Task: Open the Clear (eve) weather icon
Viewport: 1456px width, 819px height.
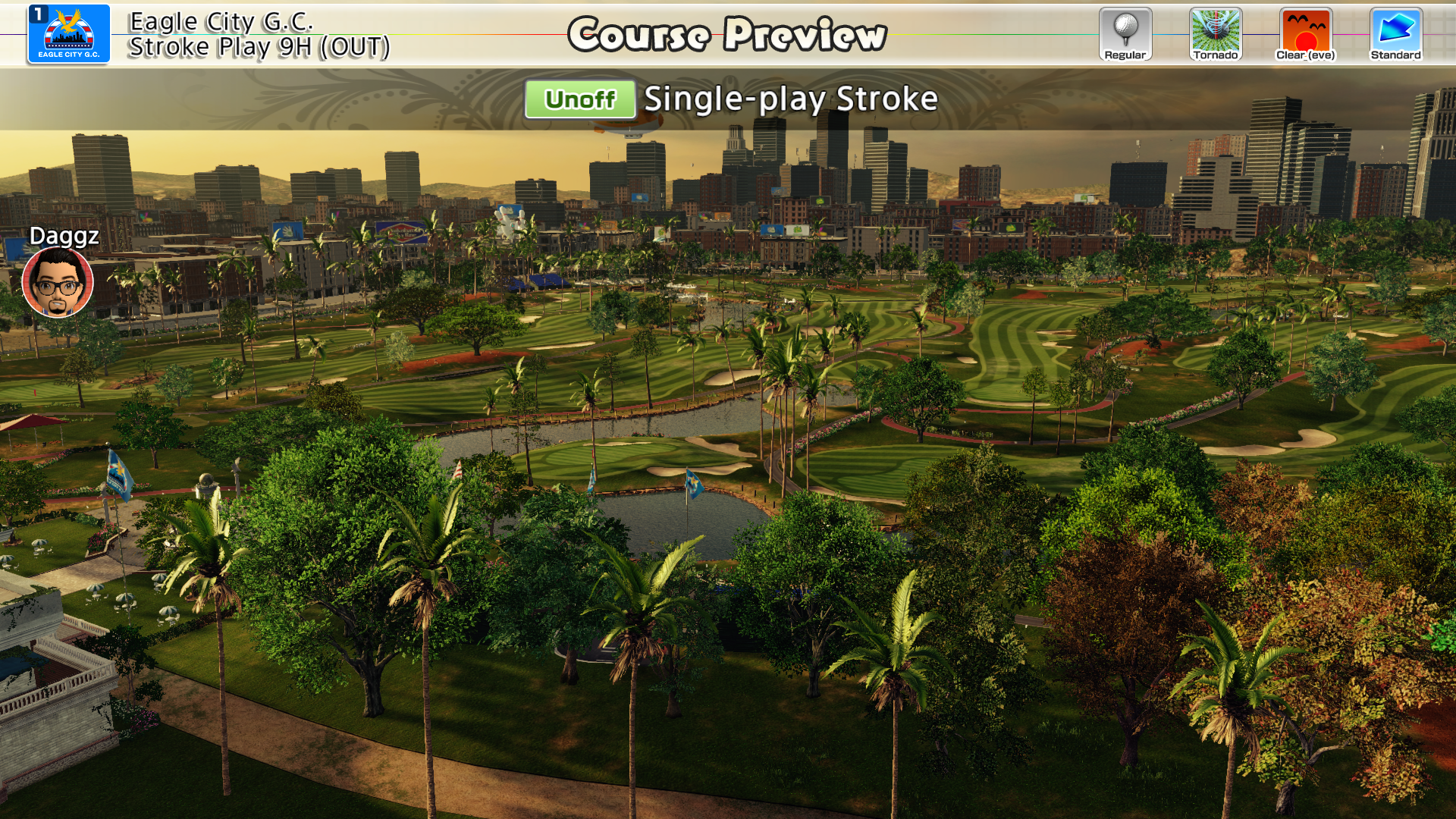Action: (x=1305, y=34)
